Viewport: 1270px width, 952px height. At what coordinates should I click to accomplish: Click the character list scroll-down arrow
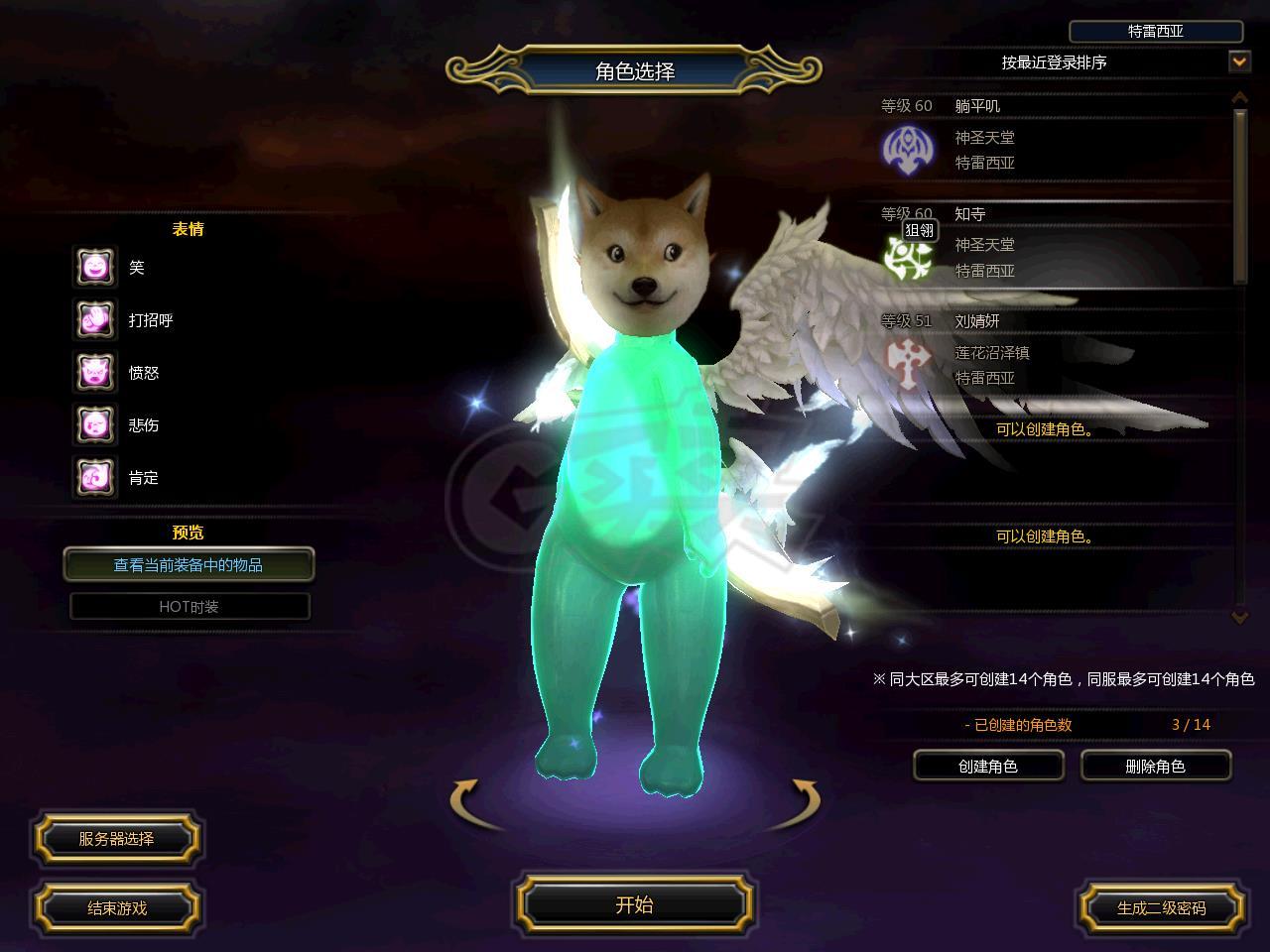coord(1239,616)
